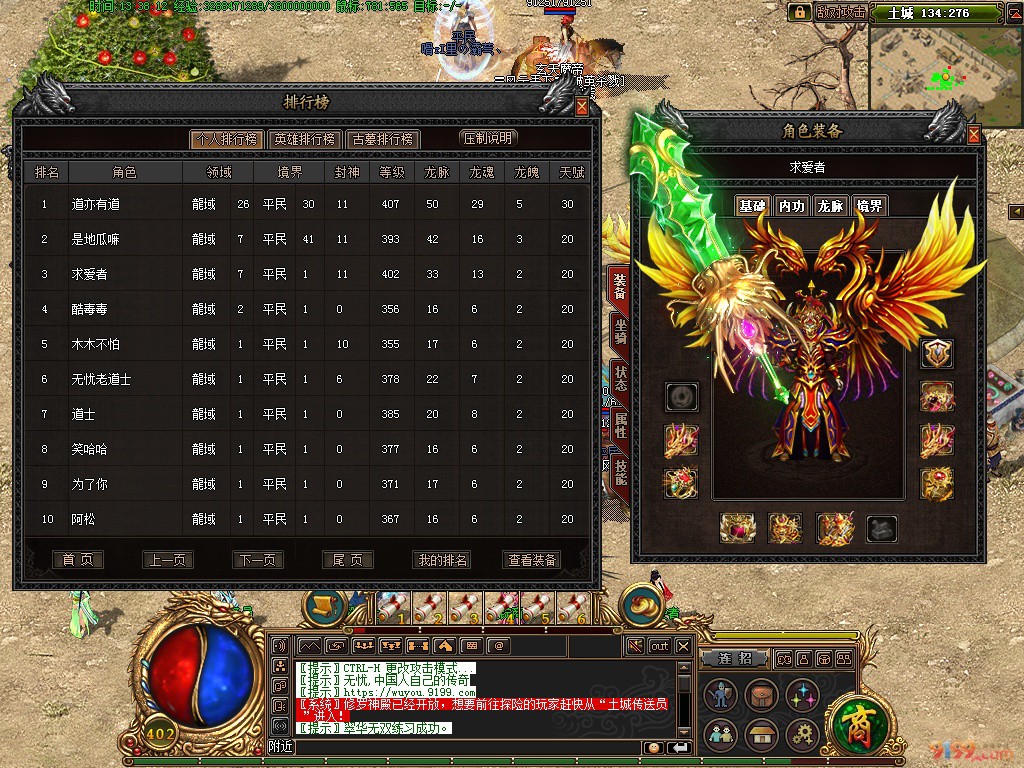Go to the 下一页 next page
This screenshot has width=1024, height=768.
(257, 560)
